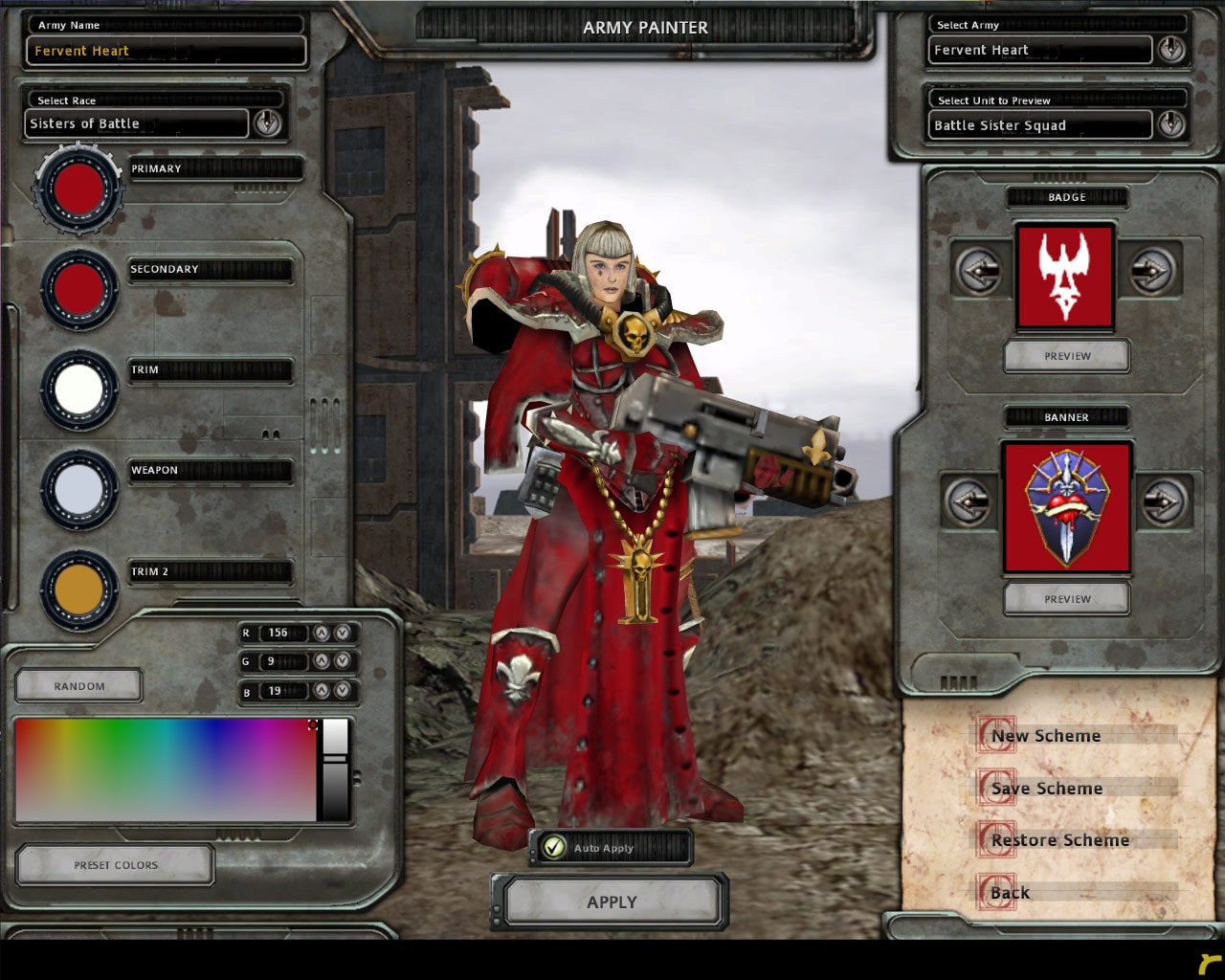
Task: Select the gold Trim 2 swatch
Action: 79,590
